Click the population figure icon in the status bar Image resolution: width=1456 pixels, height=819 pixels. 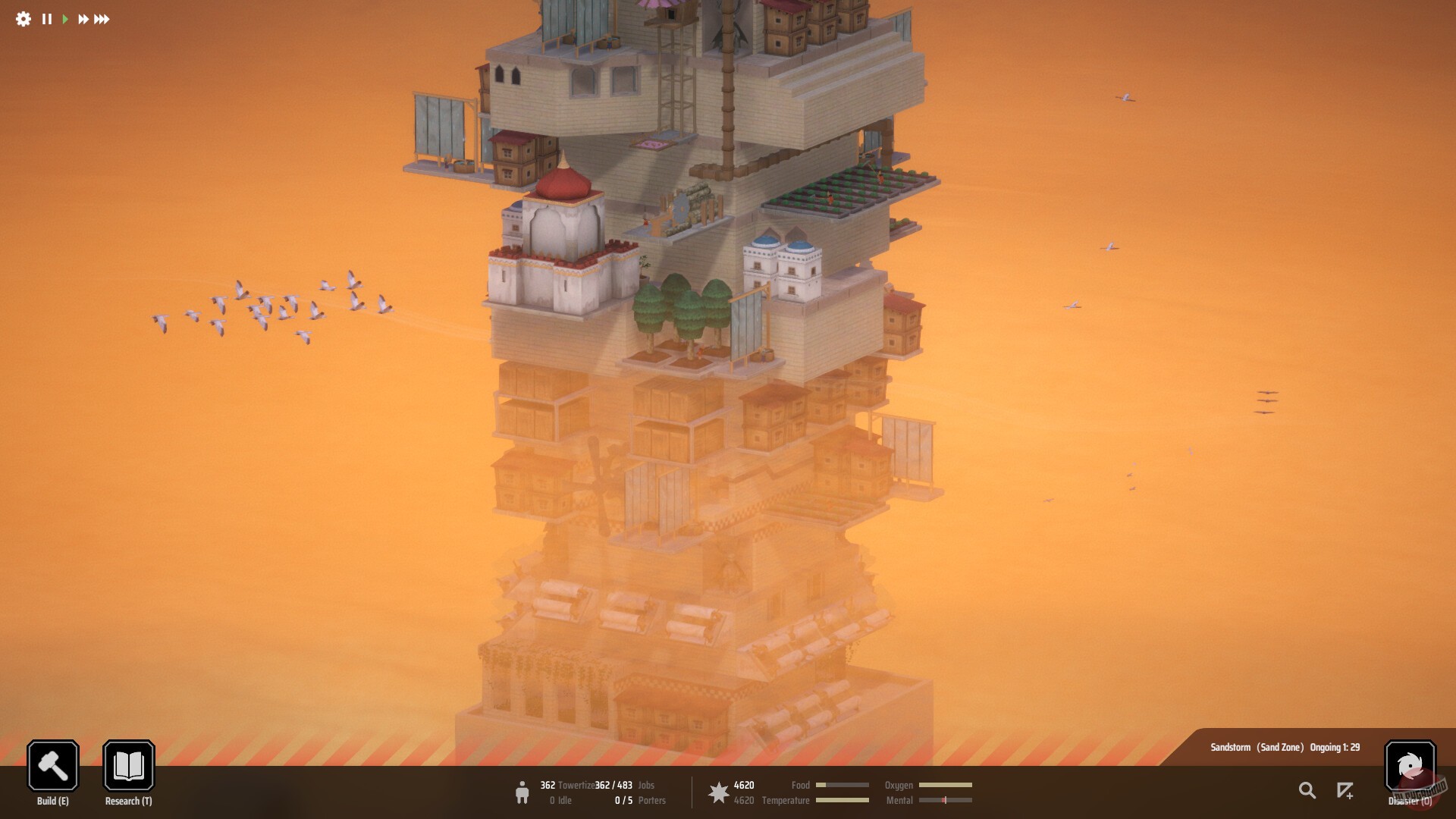(523, 792)
